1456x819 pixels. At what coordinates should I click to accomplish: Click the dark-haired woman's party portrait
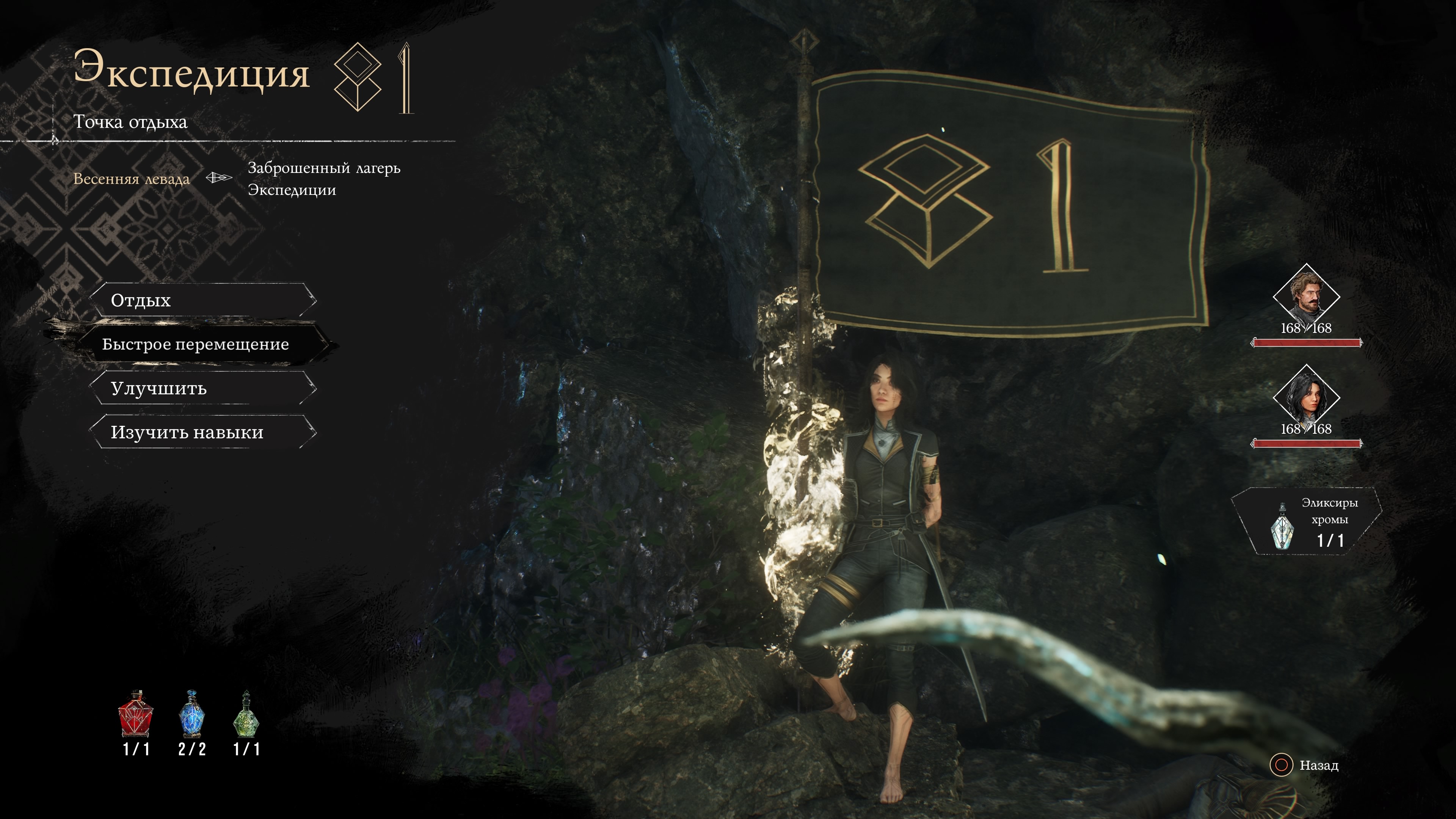coord(1306,397)
